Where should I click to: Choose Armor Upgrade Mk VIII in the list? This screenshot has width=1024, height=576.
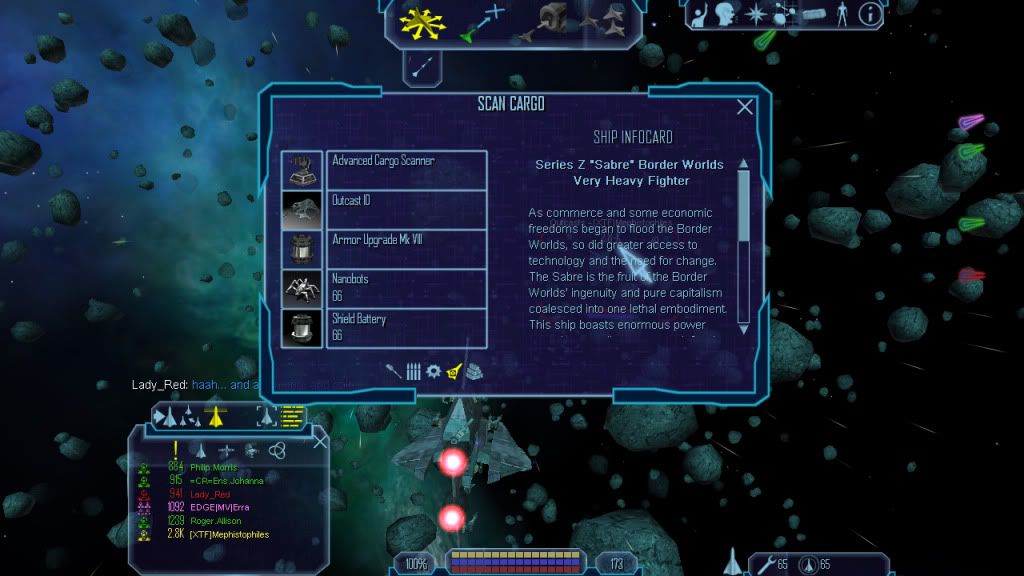click(x=405, y=249)
